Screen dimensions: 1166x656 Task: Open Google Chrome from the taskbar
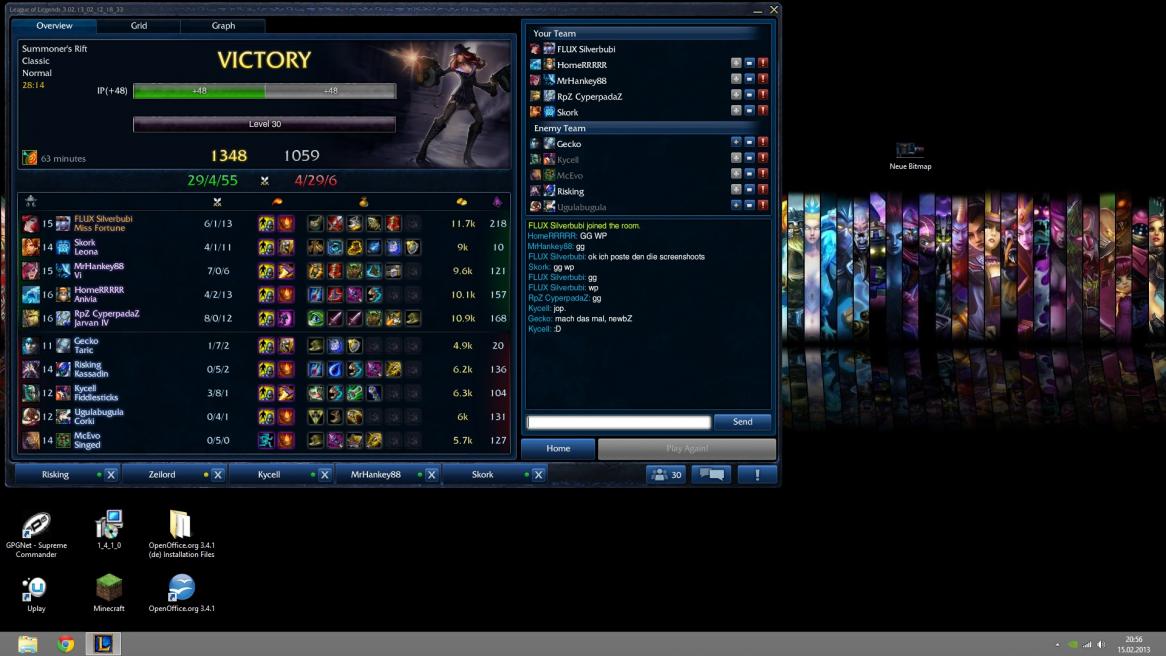tap(66, 644)
